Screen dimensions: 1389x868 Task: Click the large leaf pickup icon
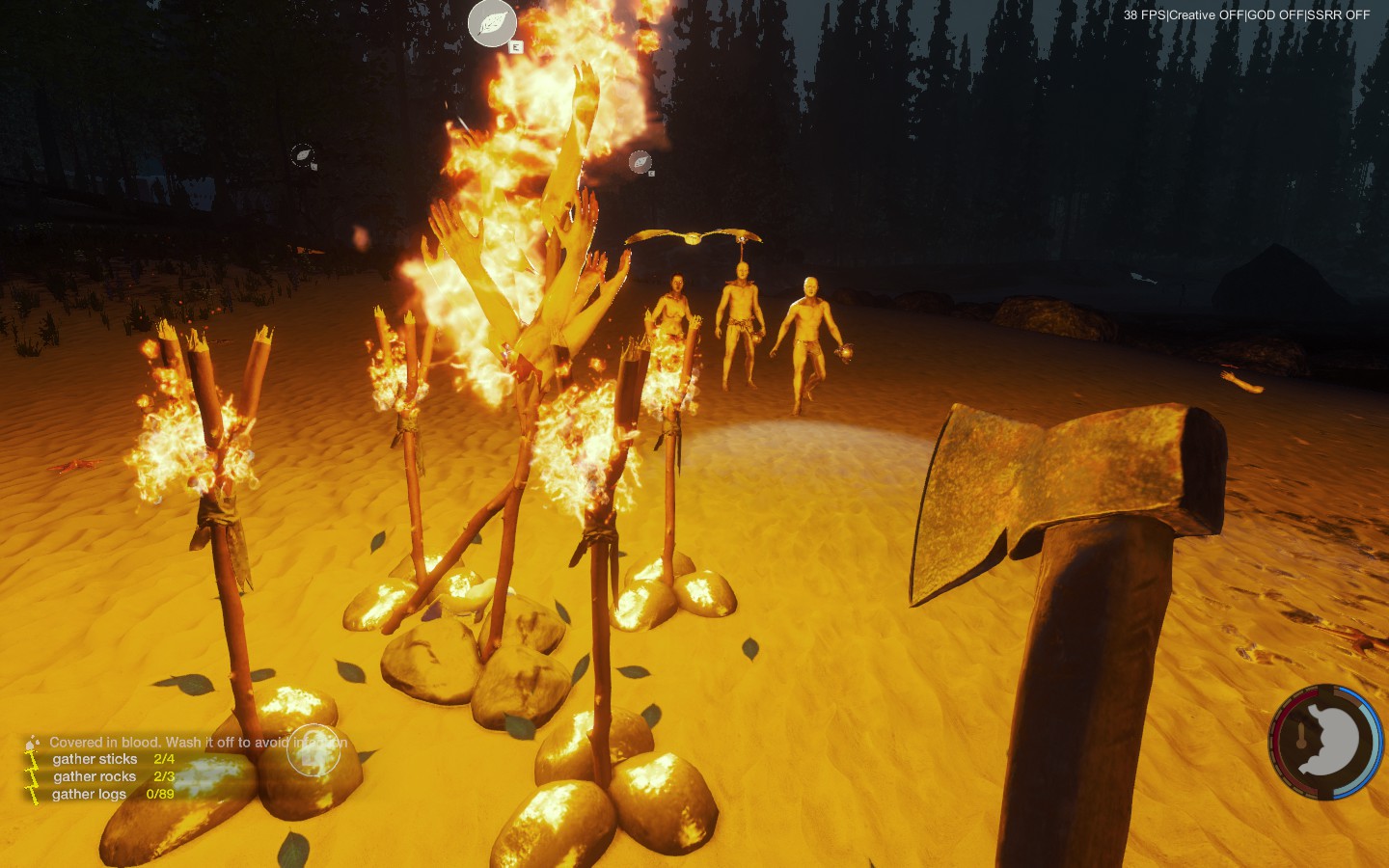[492, 23]
